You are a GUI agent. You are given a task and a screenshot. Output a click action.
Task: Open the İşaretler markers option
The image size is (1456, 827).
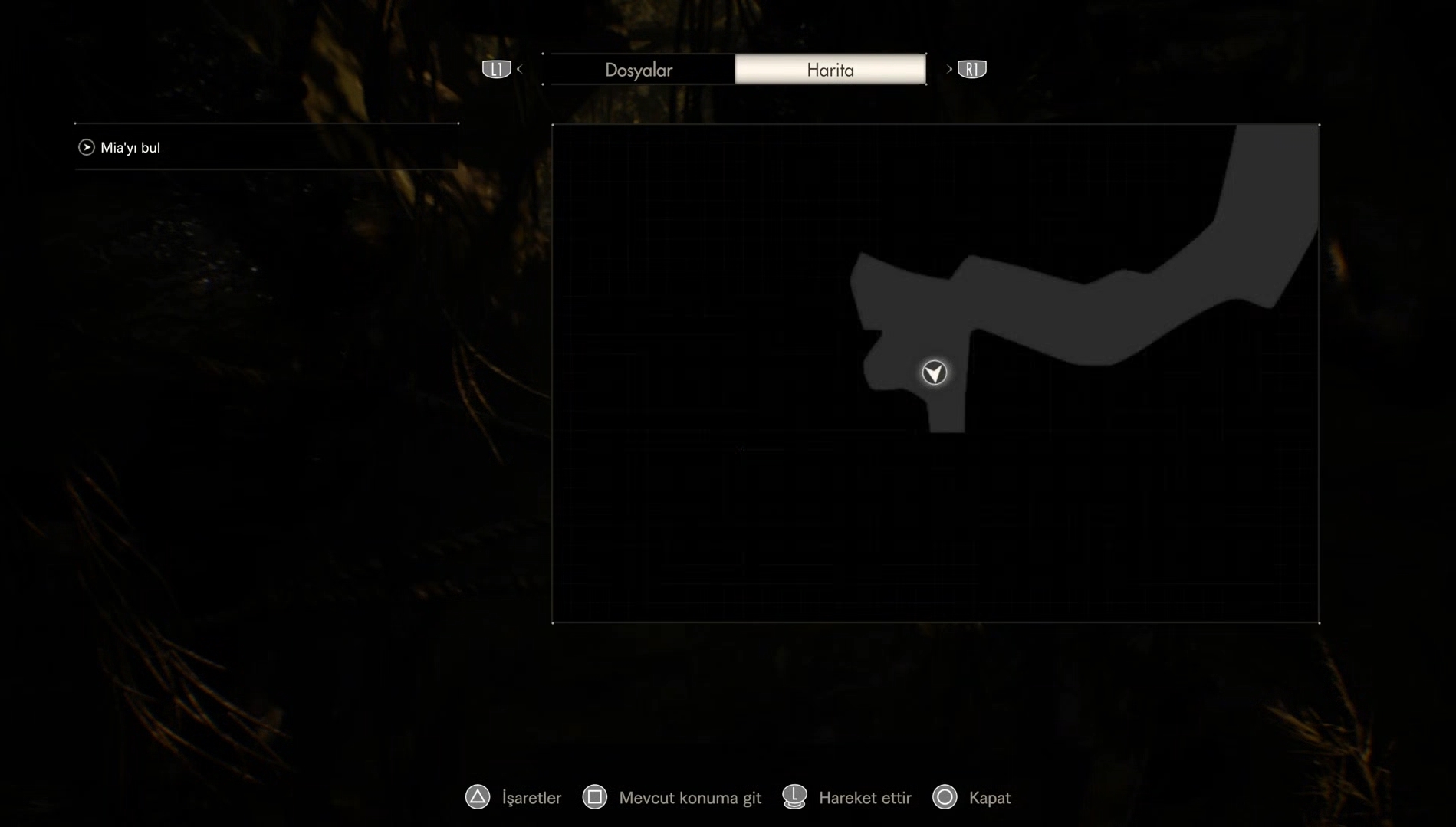click(514, 797)
